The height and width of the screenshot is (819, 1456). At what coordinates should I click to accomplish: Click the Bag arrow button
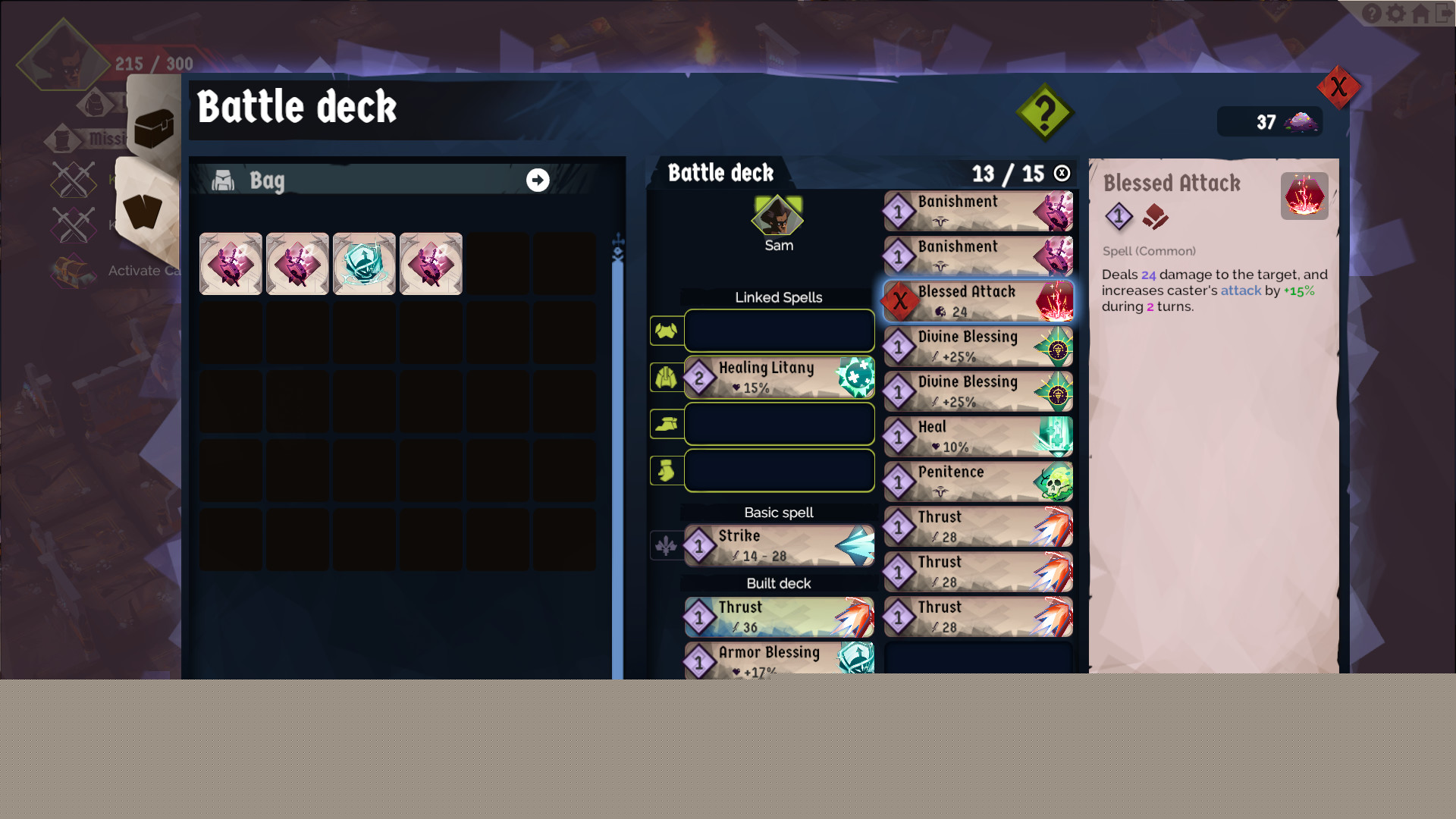pyautogui.click(x=538, y=180)
